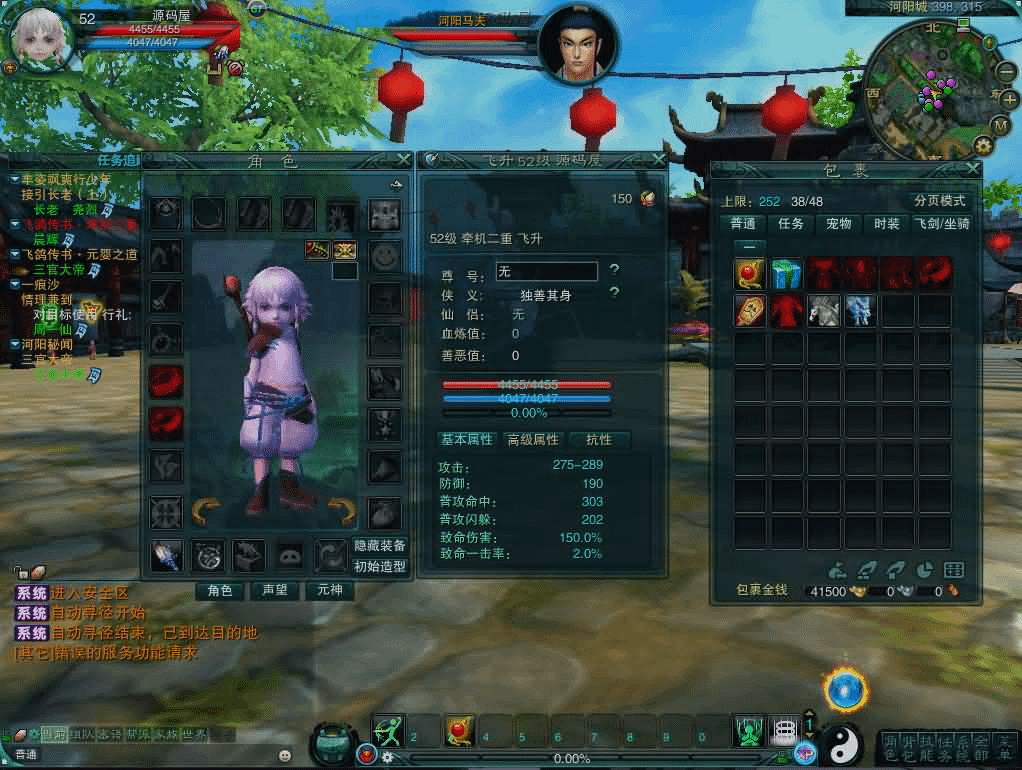This screenshot has height=770, width=1022.
Task: Close the 角色 character panel
Action: click(x=403, y=159)
